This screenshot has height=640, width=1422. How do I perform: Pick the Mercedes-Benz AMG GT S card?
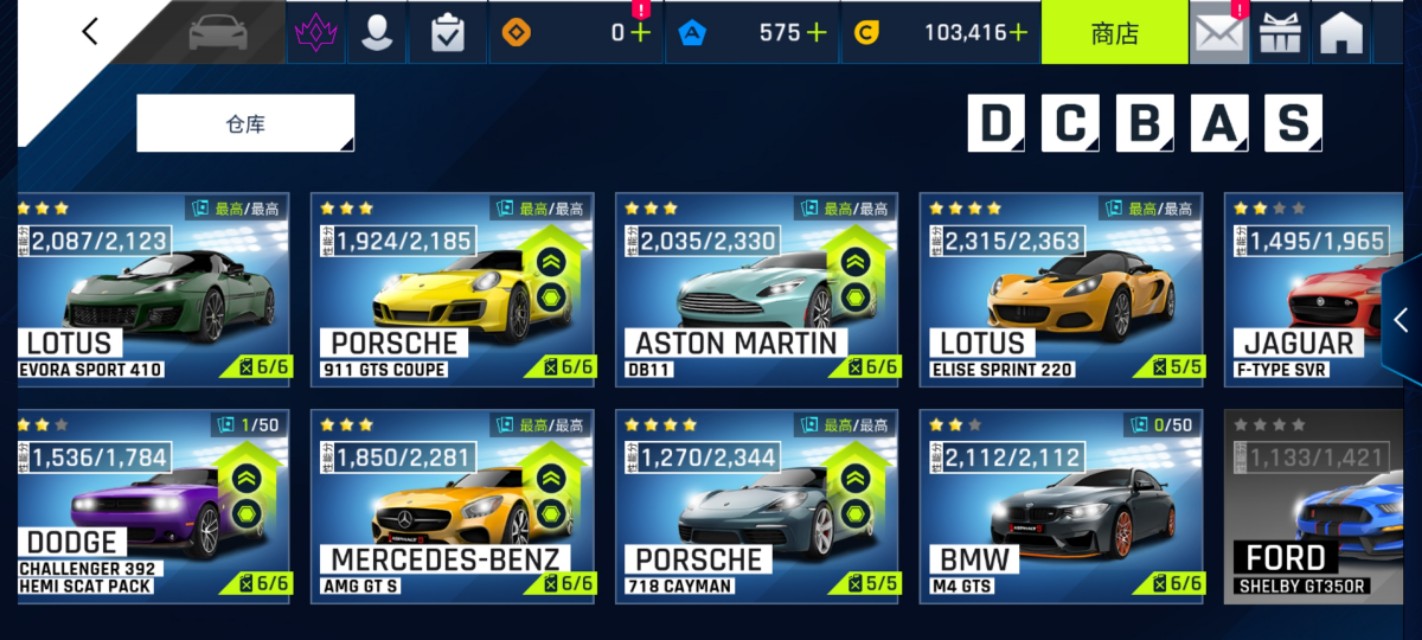(452, 506)
